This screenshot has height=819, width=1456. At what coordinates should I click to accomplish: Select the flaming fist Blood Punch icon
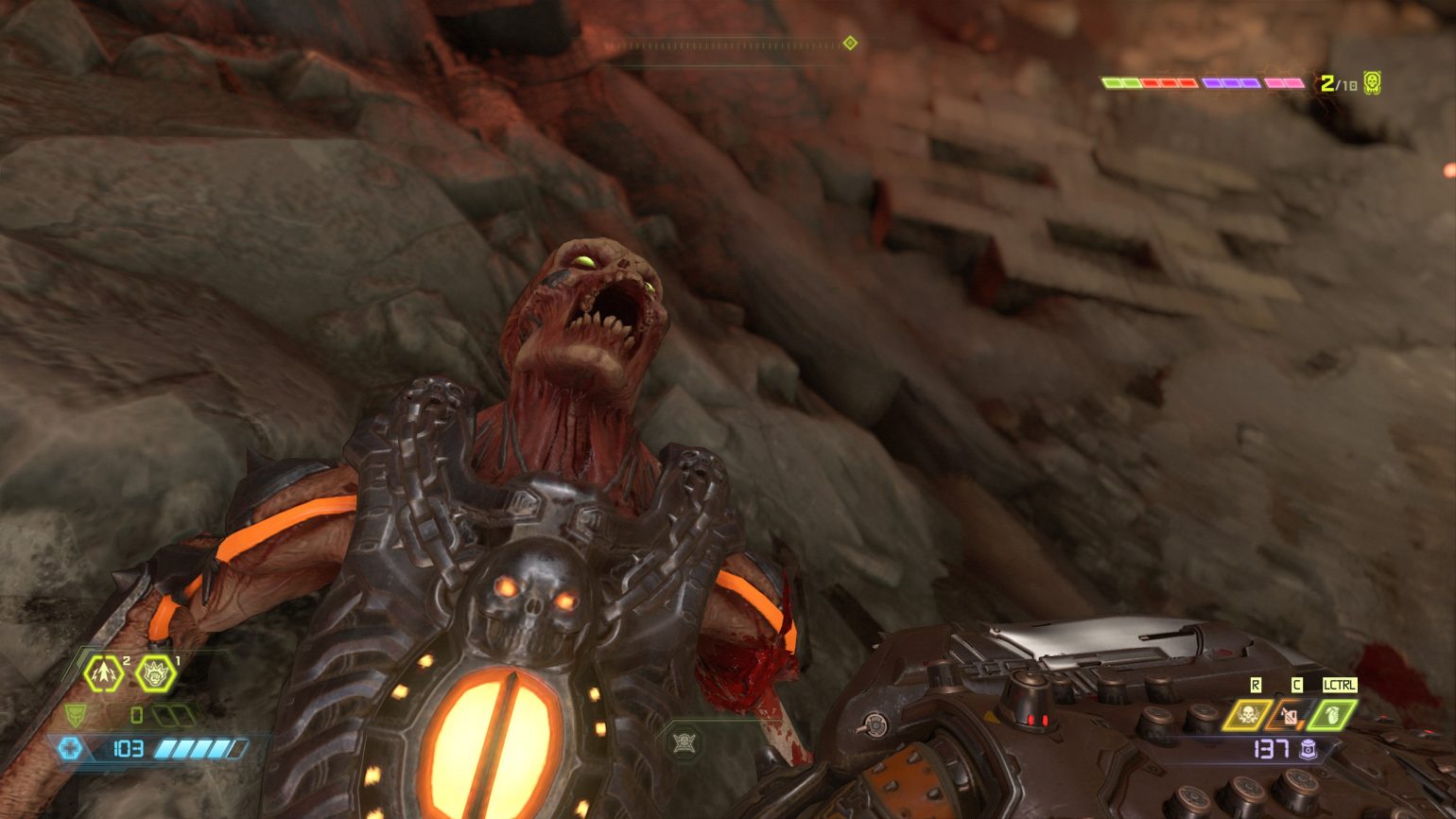coord(155,673)
